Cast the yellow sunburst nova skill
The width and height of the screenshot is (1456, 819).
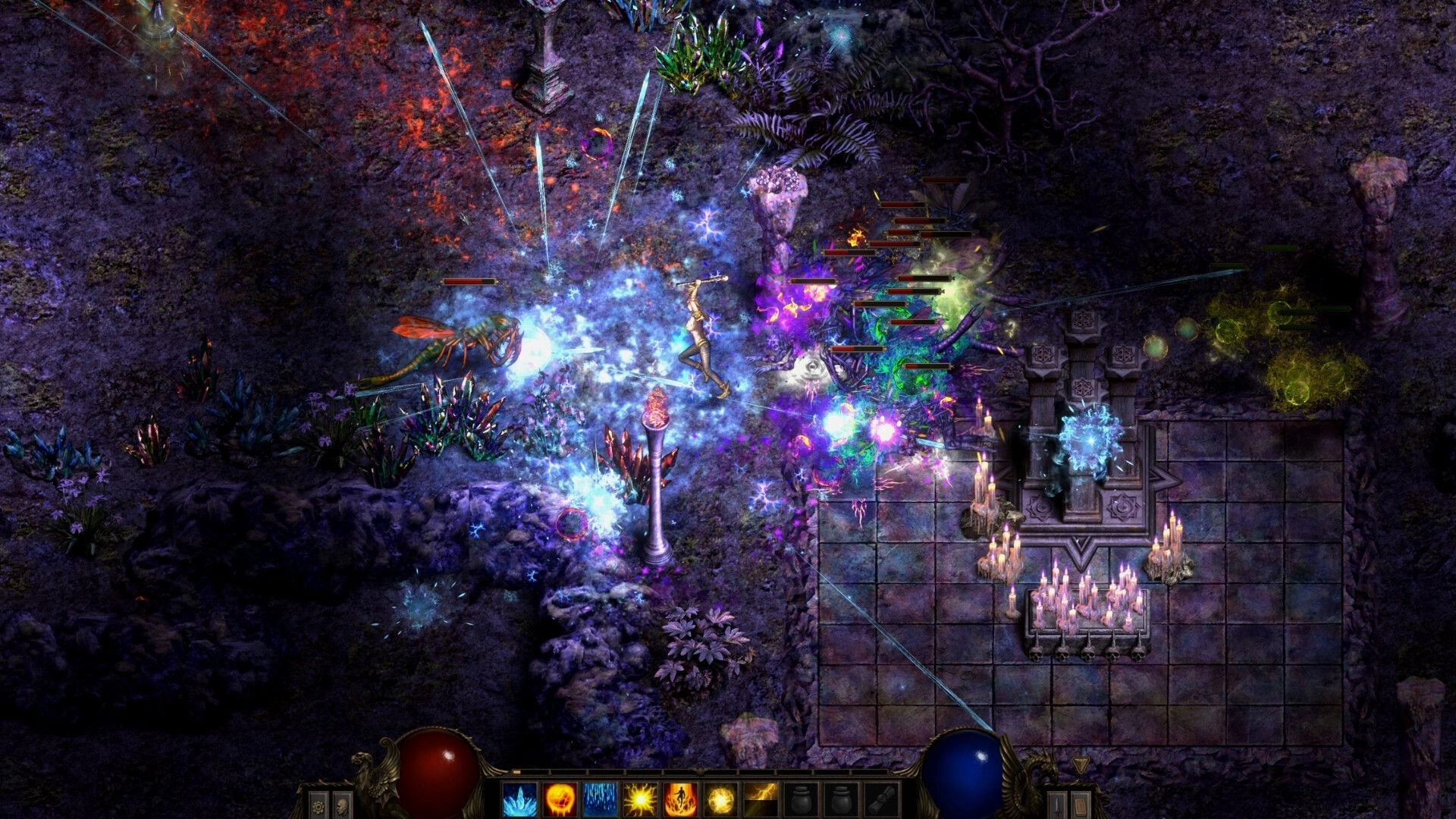[x=640, y=799]
